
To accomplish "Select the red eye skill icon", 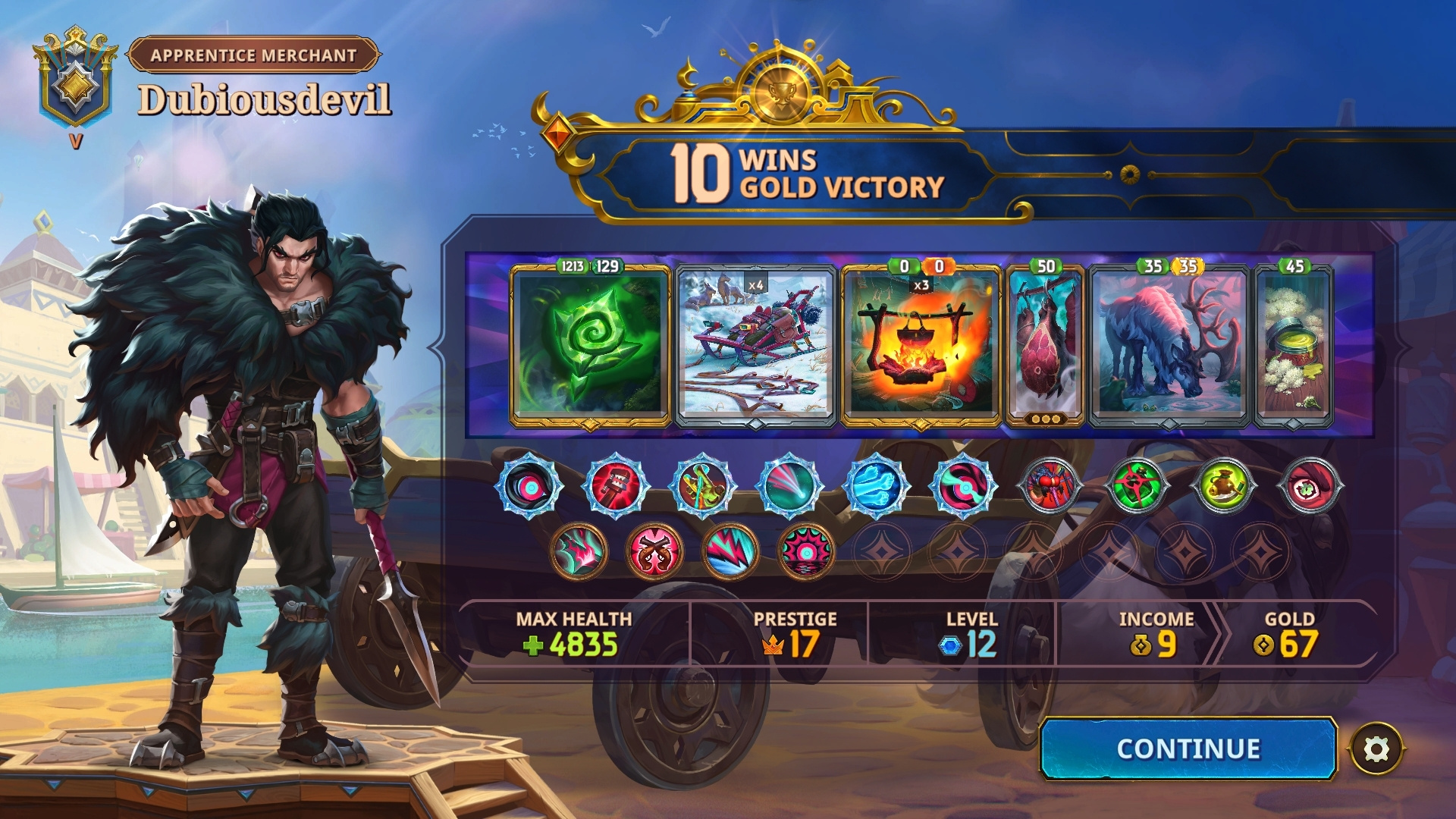I will click(1310, 486).
